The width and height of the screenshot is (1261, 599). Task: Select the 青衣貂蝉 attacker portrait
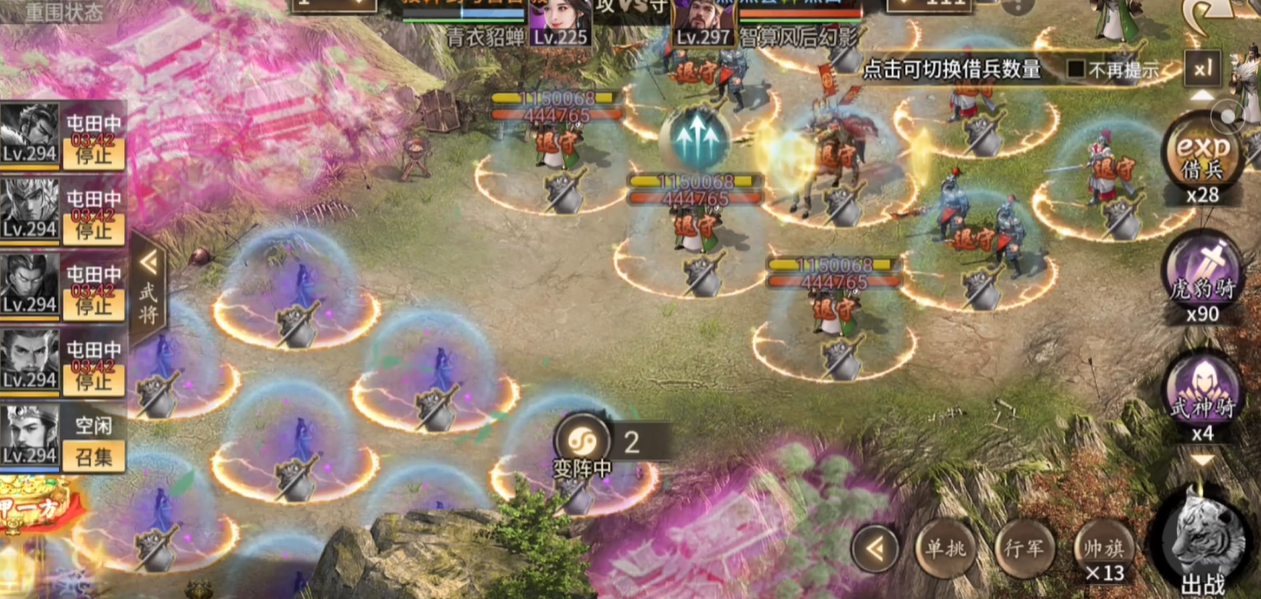558,20
